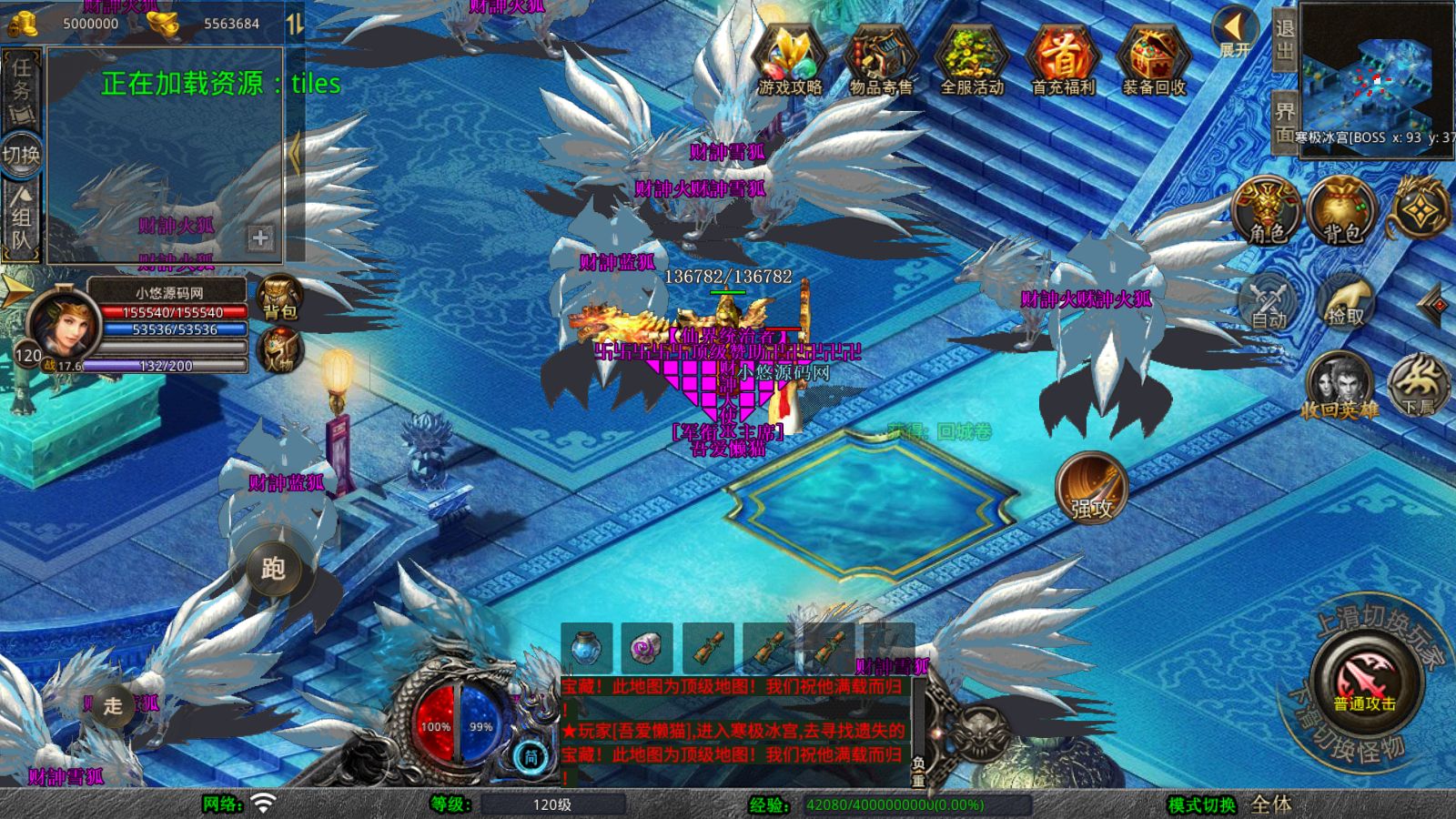Screen dimensions: 1456x819
Task: Open the 物品寄售 consignment shop
Action: point(880,60)
